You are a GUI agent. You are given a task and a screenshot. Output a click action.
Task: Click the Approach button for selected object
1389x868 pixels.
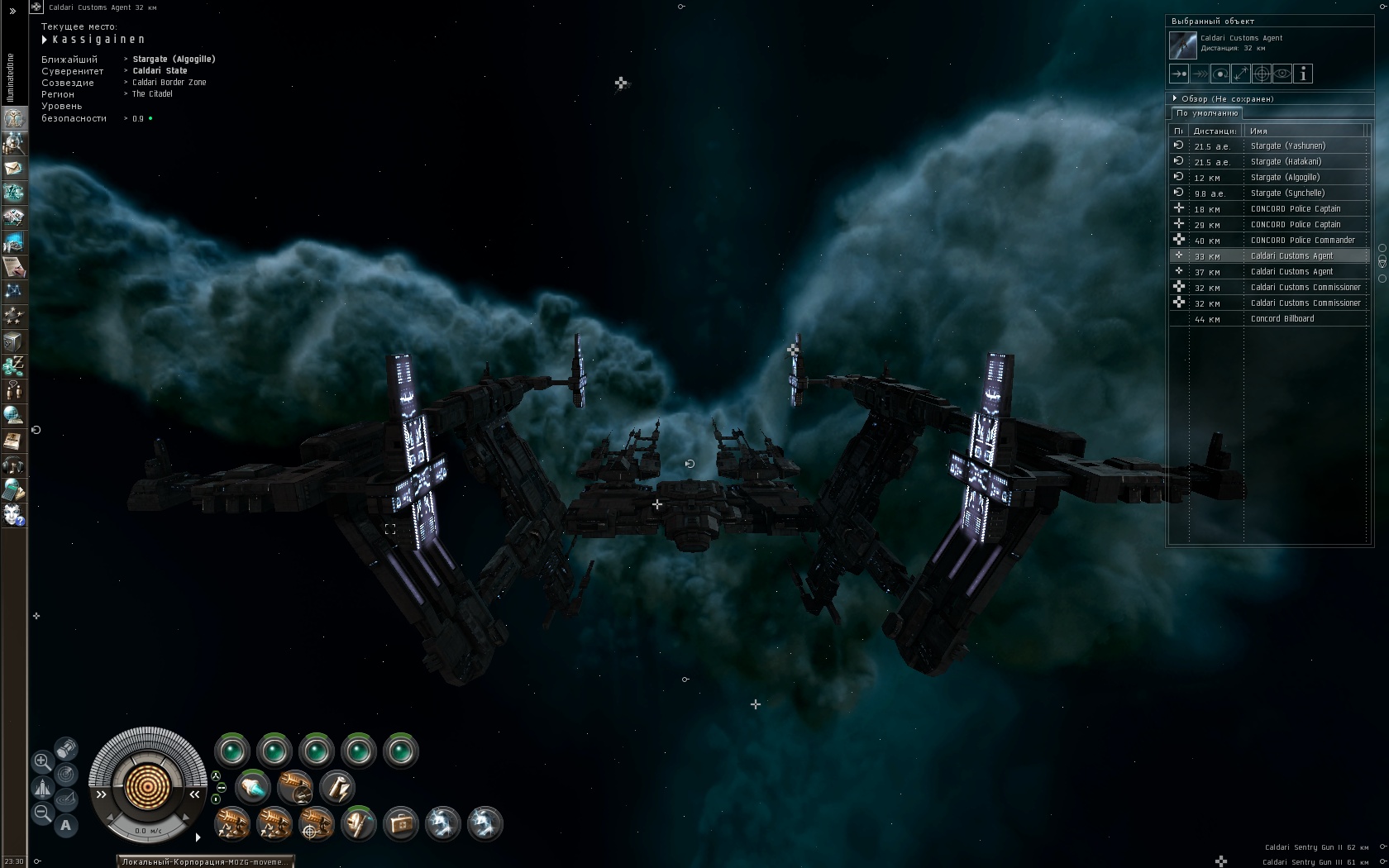pyautogui.click(x=1179, y=74)
